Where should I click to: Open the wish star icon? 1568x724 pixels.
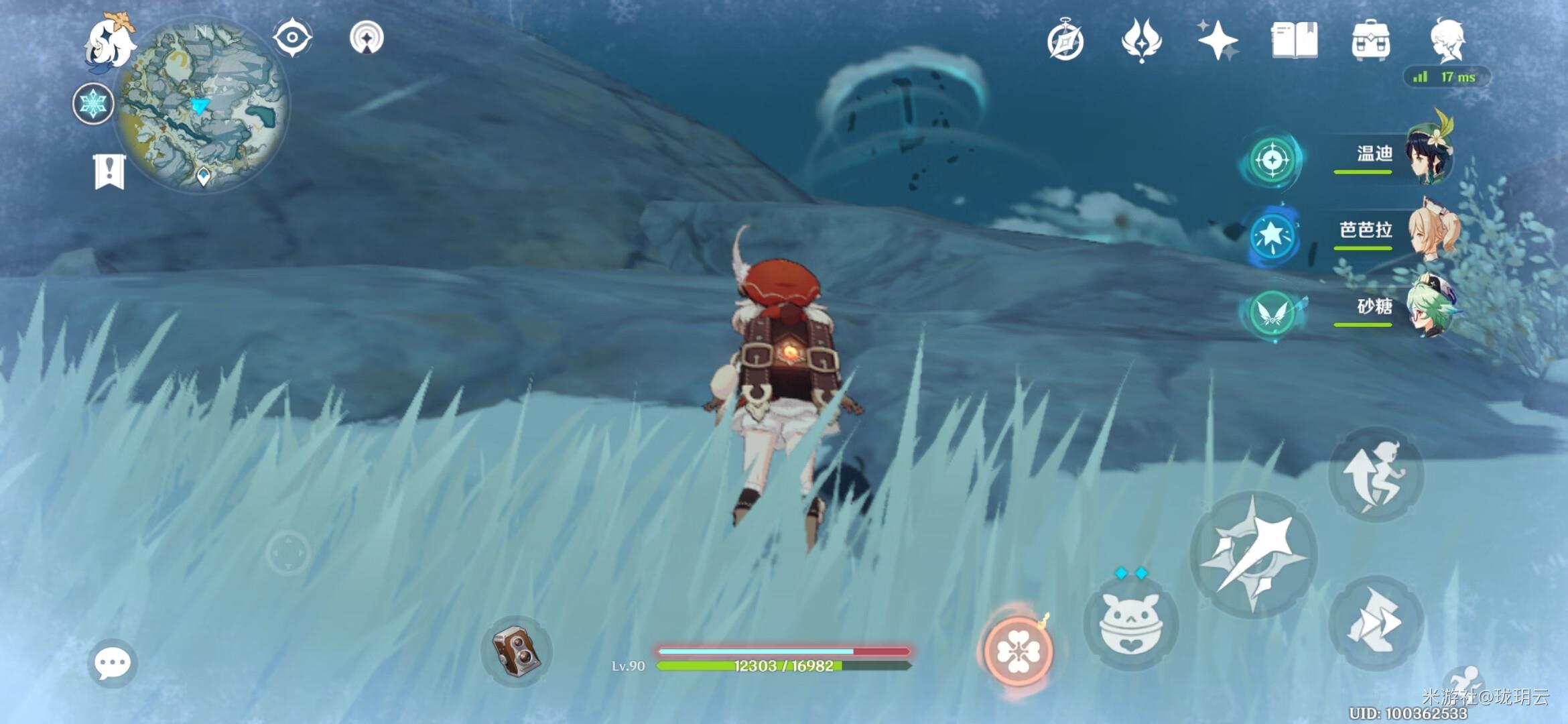click(x=1218, y=40)
